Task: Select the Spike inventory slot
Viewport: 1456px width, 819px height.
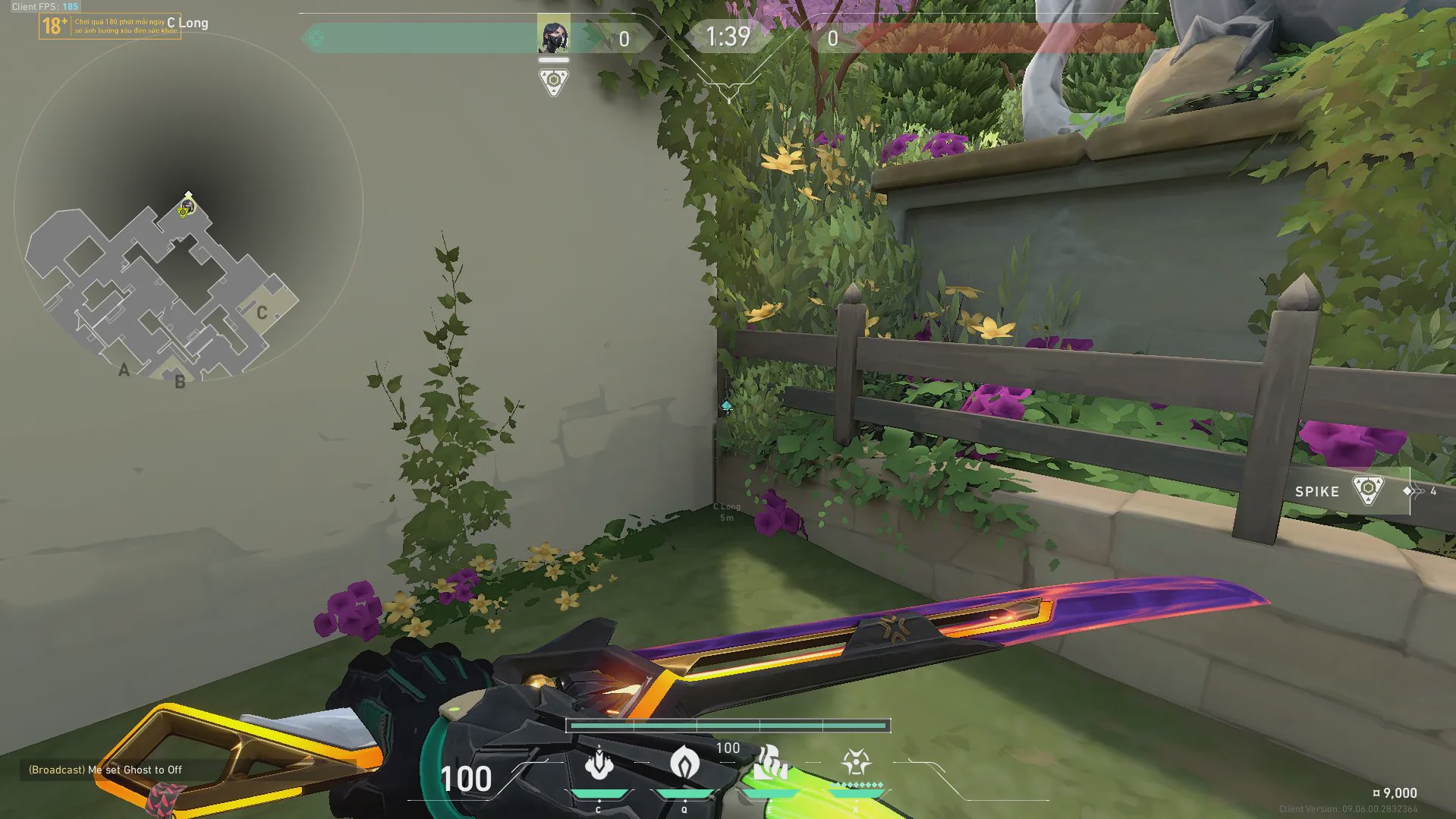Action: pos(1341,491)
